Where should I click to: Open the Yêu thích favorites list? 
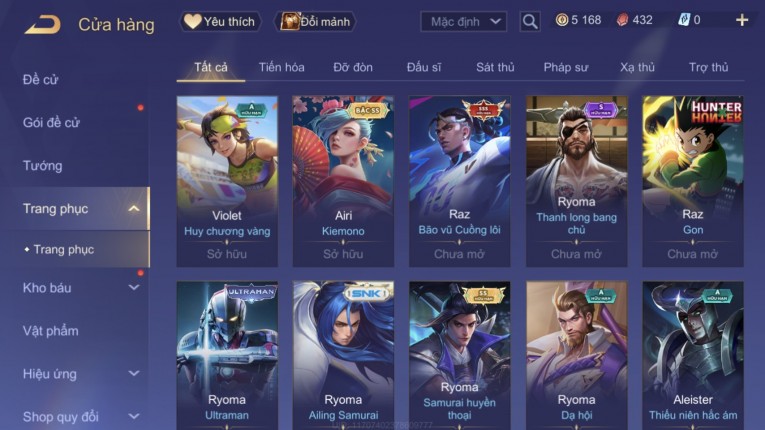220,21
